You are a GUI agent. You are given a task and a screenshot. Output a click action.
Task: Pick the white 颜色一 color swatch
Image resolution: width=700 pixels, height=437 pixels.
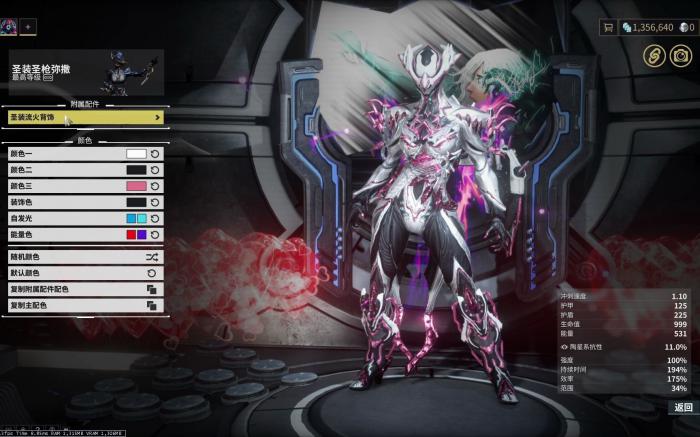(136, 154)
